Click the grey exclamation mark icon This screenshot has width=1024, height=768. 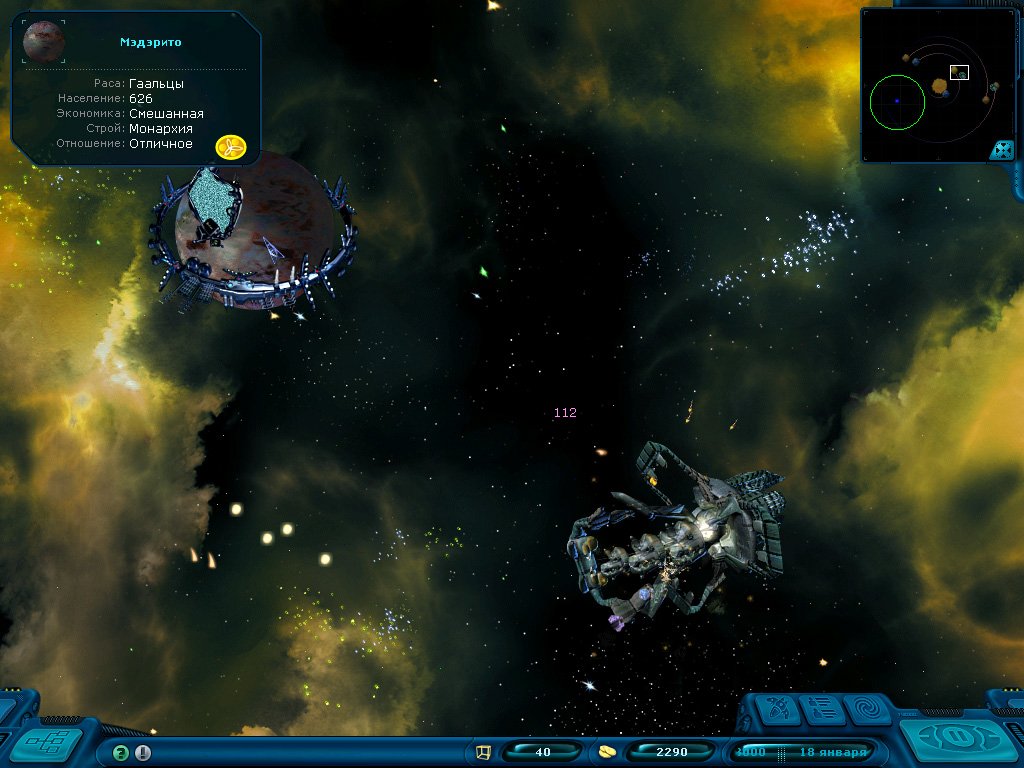pyautogui.click(x=143, y=753)
